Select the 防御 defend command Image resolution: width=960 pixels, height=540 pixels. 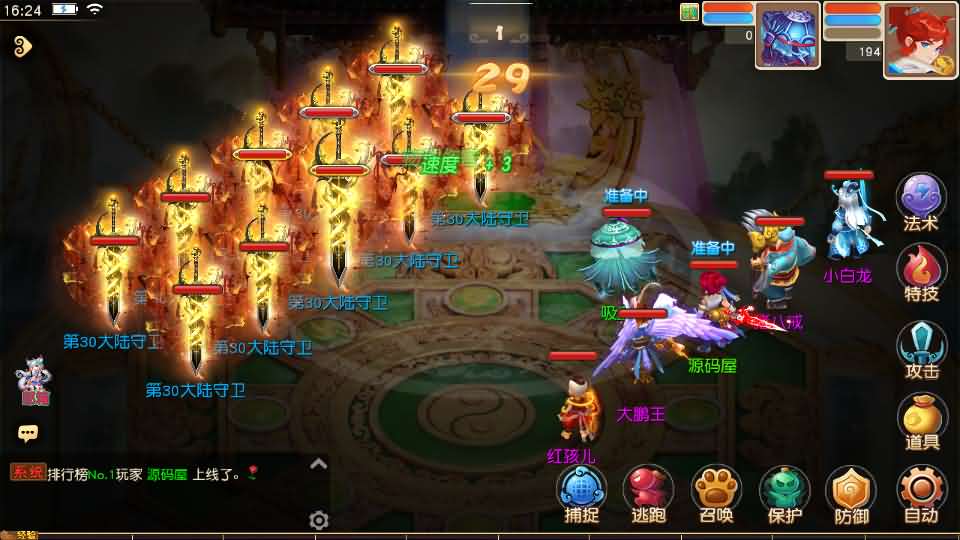(851, 494)
